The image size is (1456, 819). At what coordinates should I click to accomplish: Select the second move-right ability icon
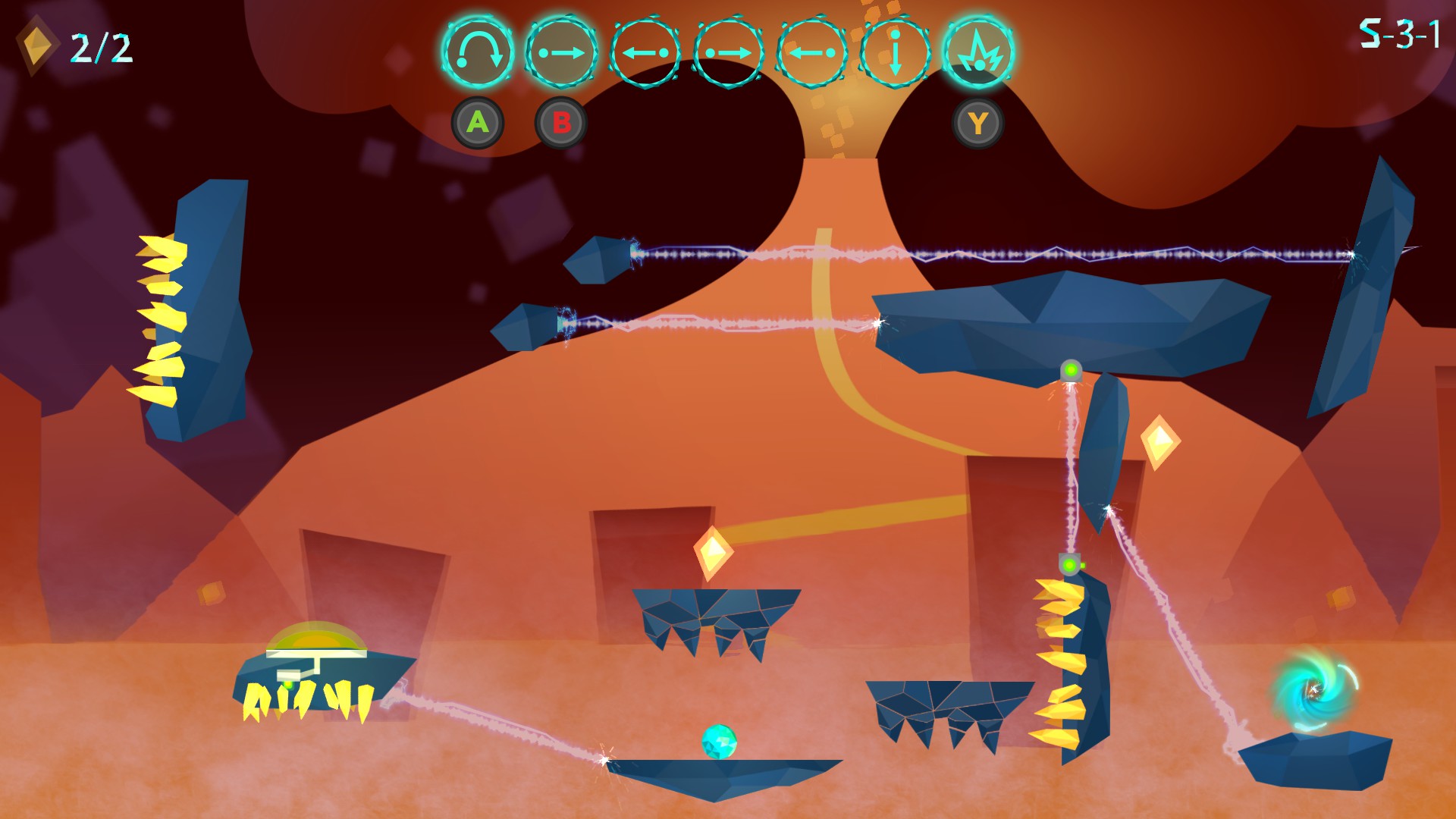point(730,52)
